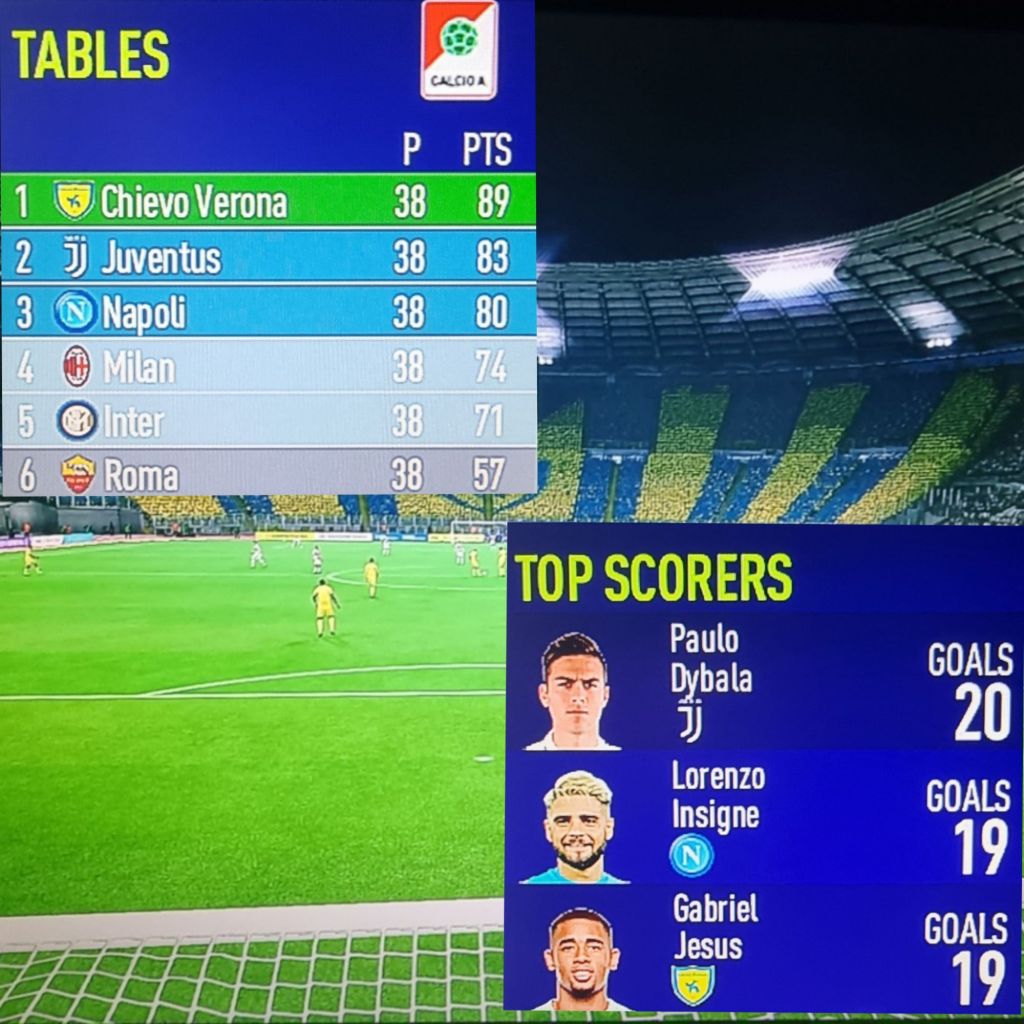Choose the Juventus row in the table
1024x1024 pixels.
pyautogui.click(x=268, y=258)
